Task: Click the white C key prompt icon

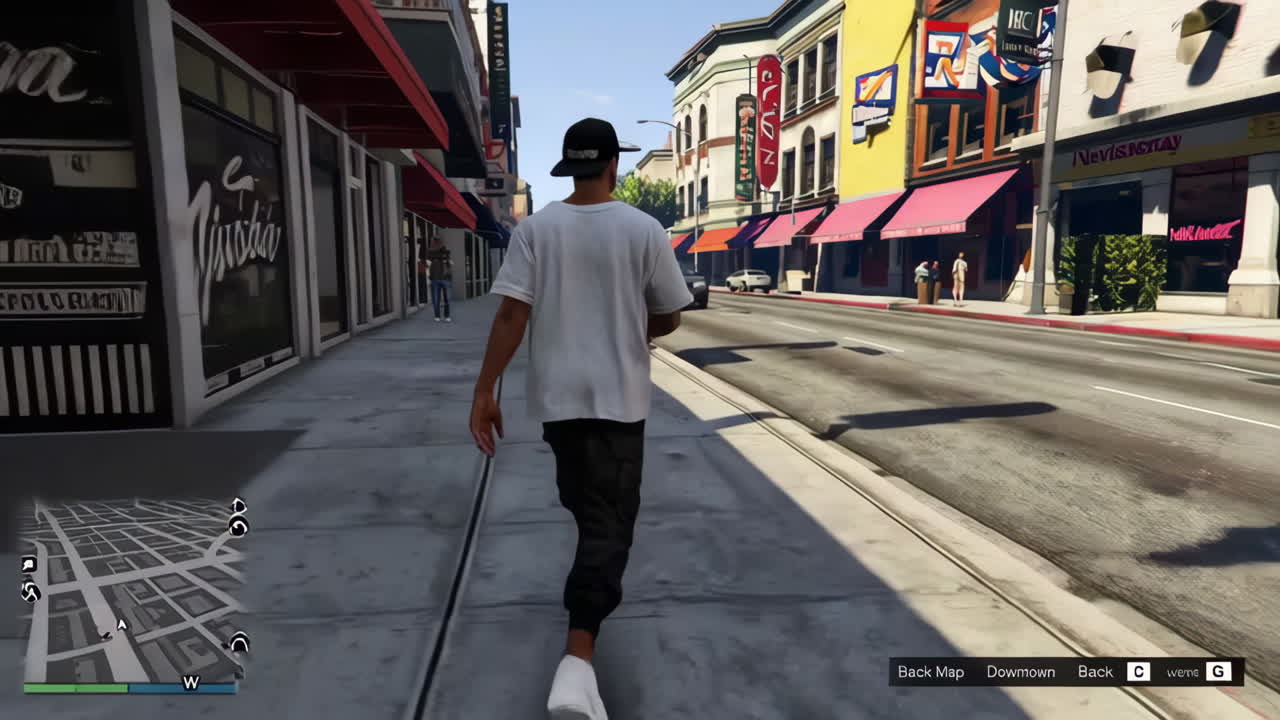Action: (x=1138, y=671)
